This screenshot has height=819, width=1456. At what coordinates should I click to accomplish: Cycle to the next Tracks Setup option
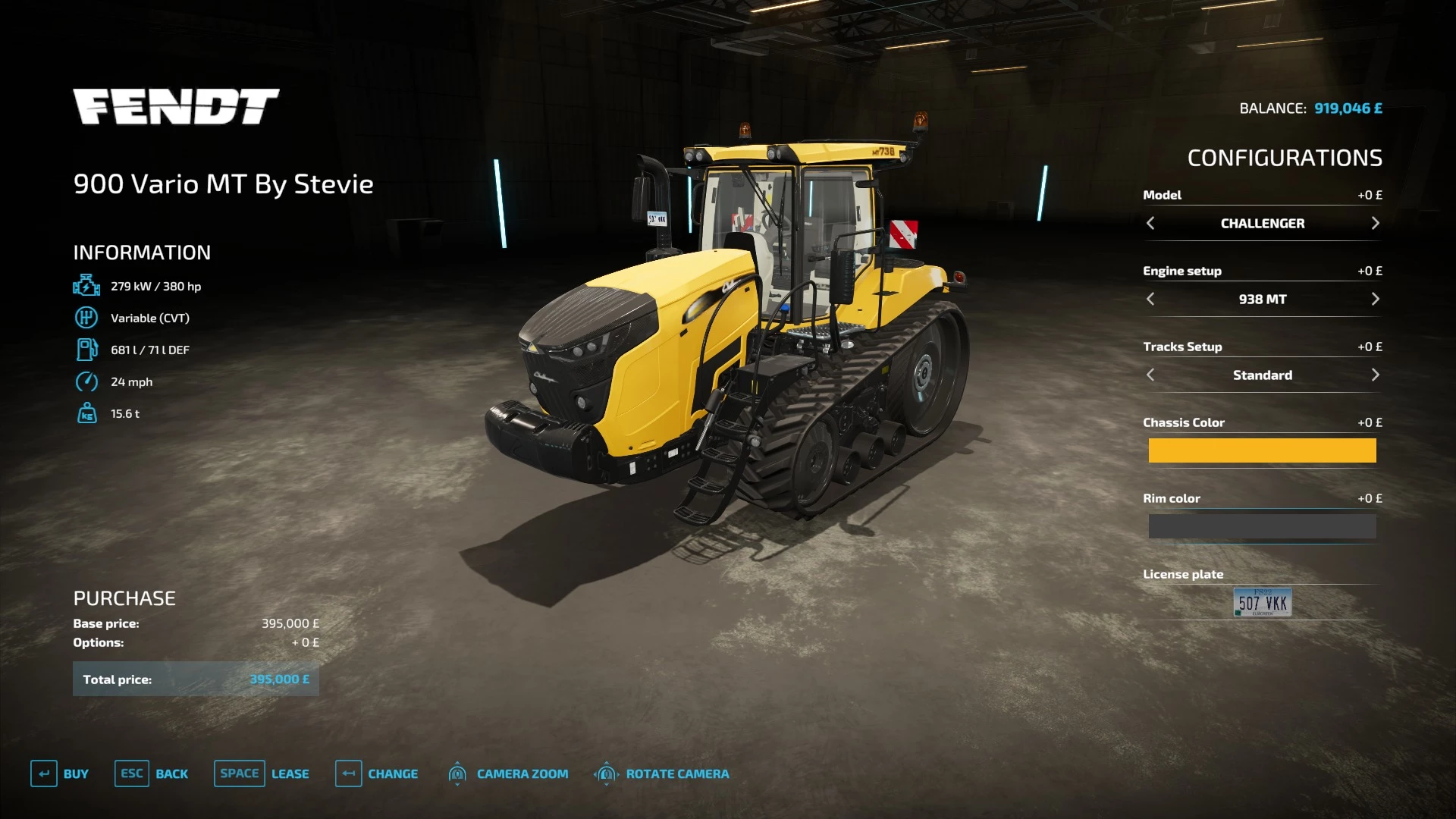1375,375
